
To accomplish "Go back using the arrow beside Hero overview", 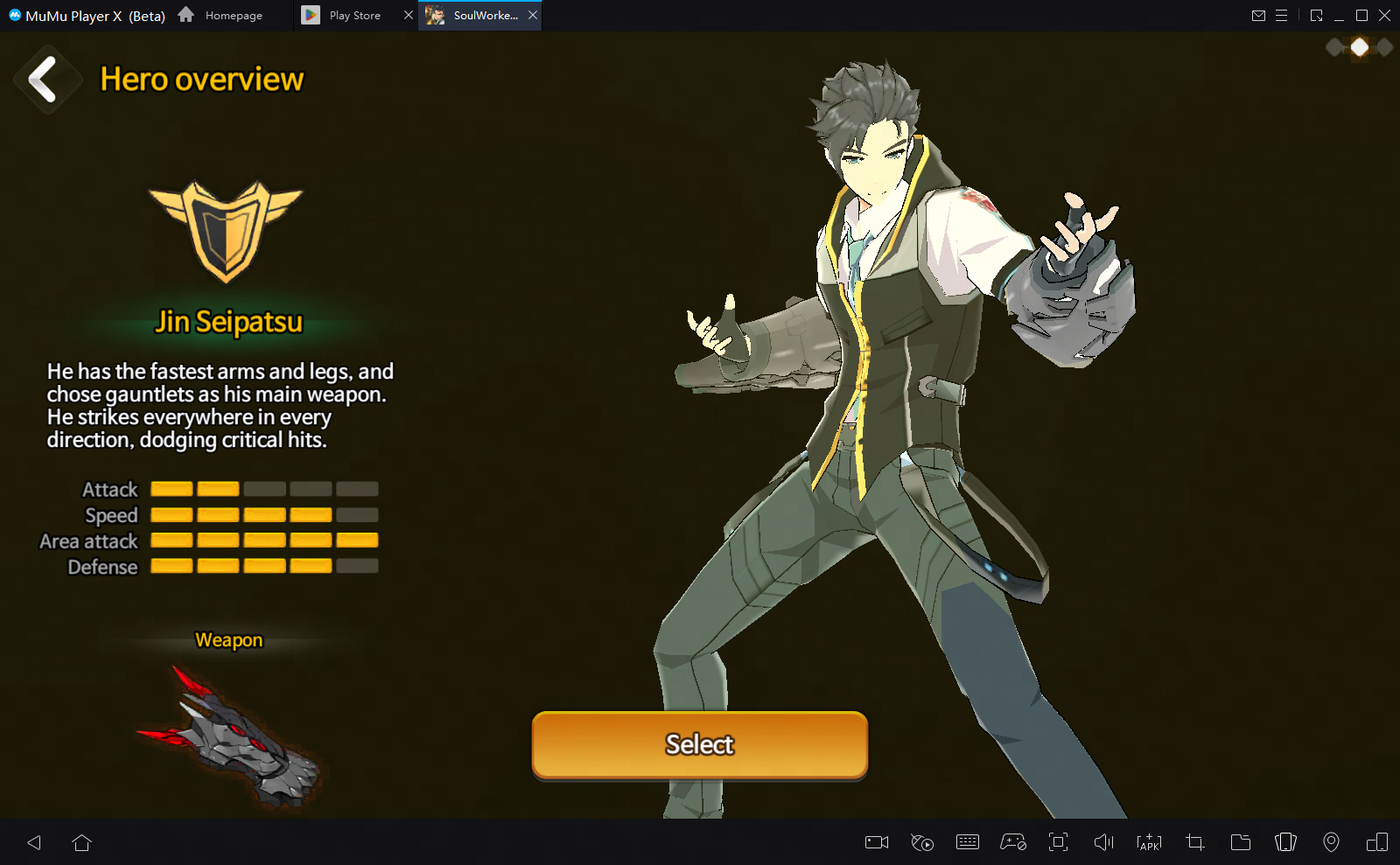I will pos(44,80).
